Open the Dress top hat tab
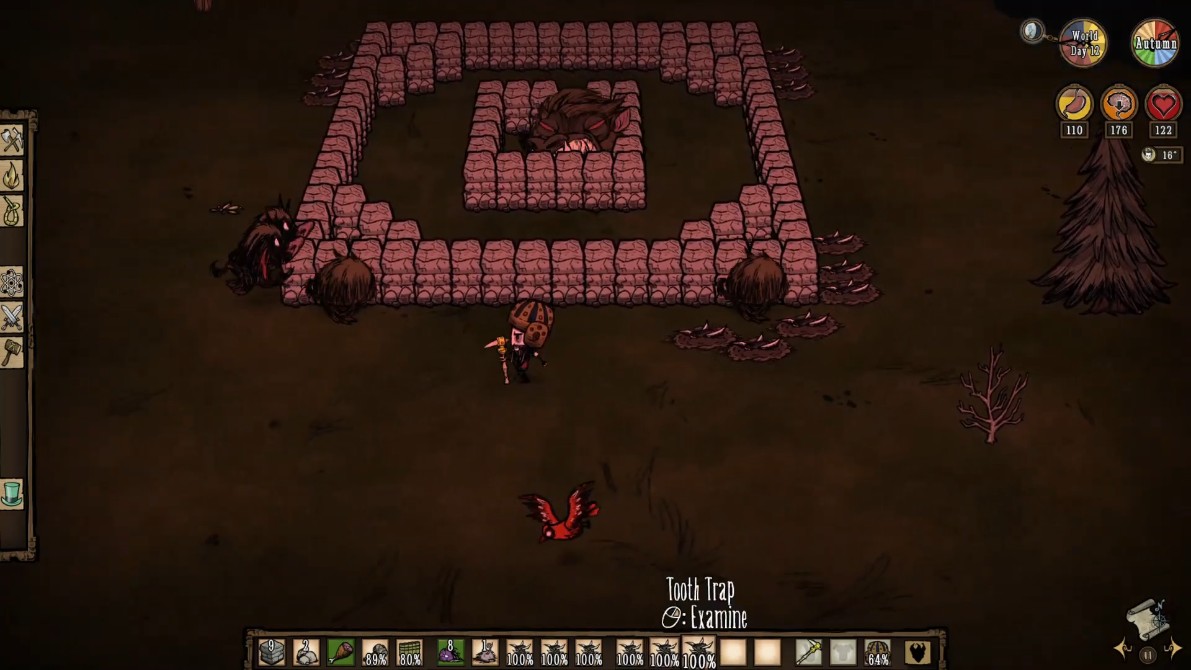Screen dimensions: 1191x670 point(12,495)
